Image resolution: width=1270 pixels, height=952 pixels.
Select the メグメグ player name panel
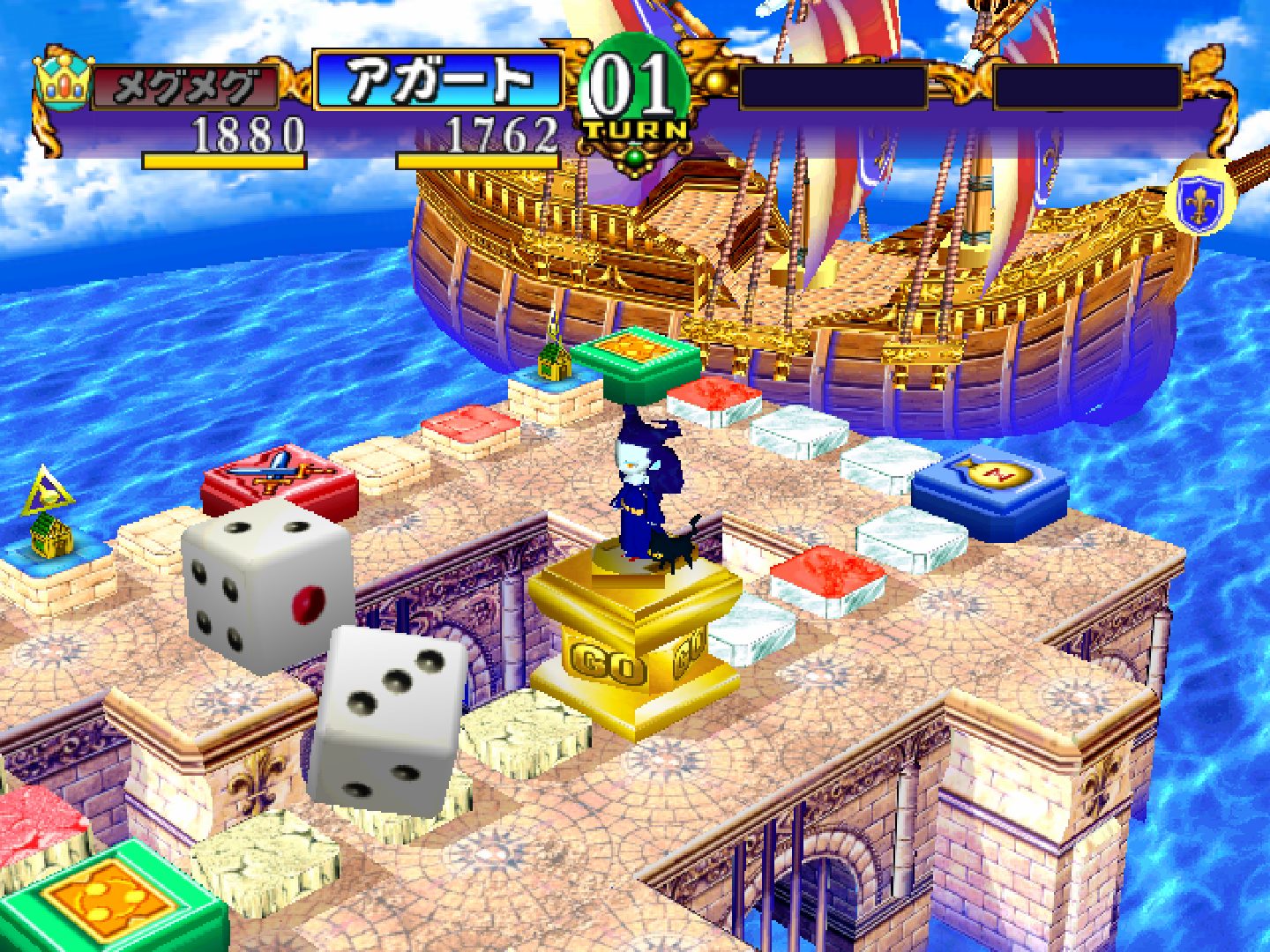click(x=185, y=86)
